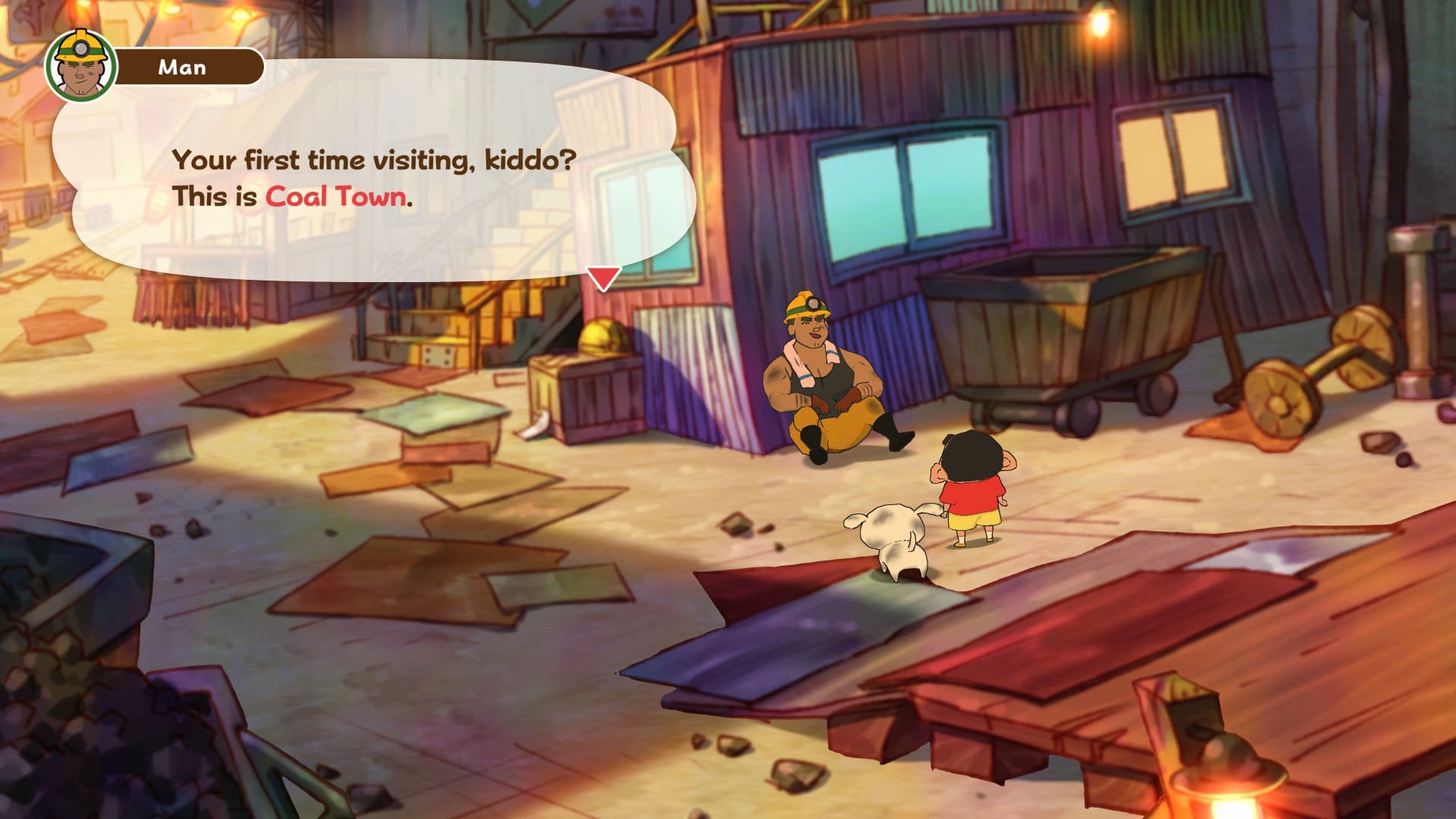Advance dialogue with the red arrow

click(x=604, y=278)
